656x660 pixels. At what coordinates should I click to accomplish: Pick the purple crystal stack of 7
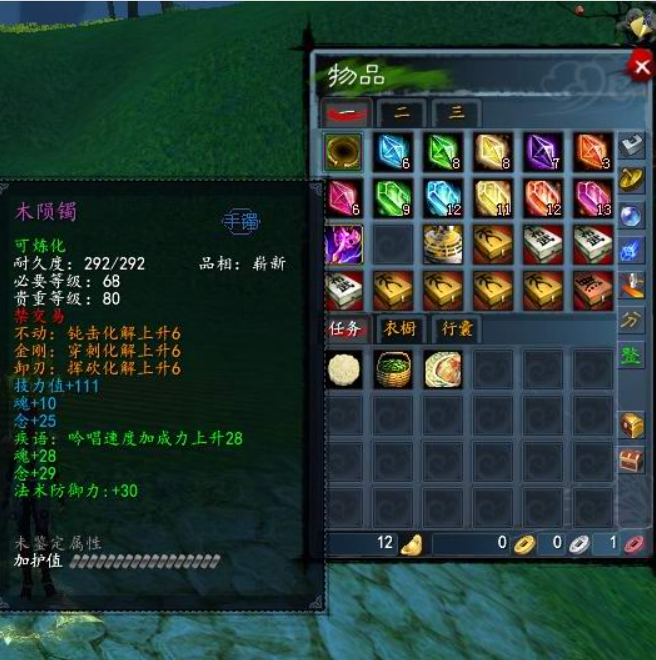click(x=542, y=151)
